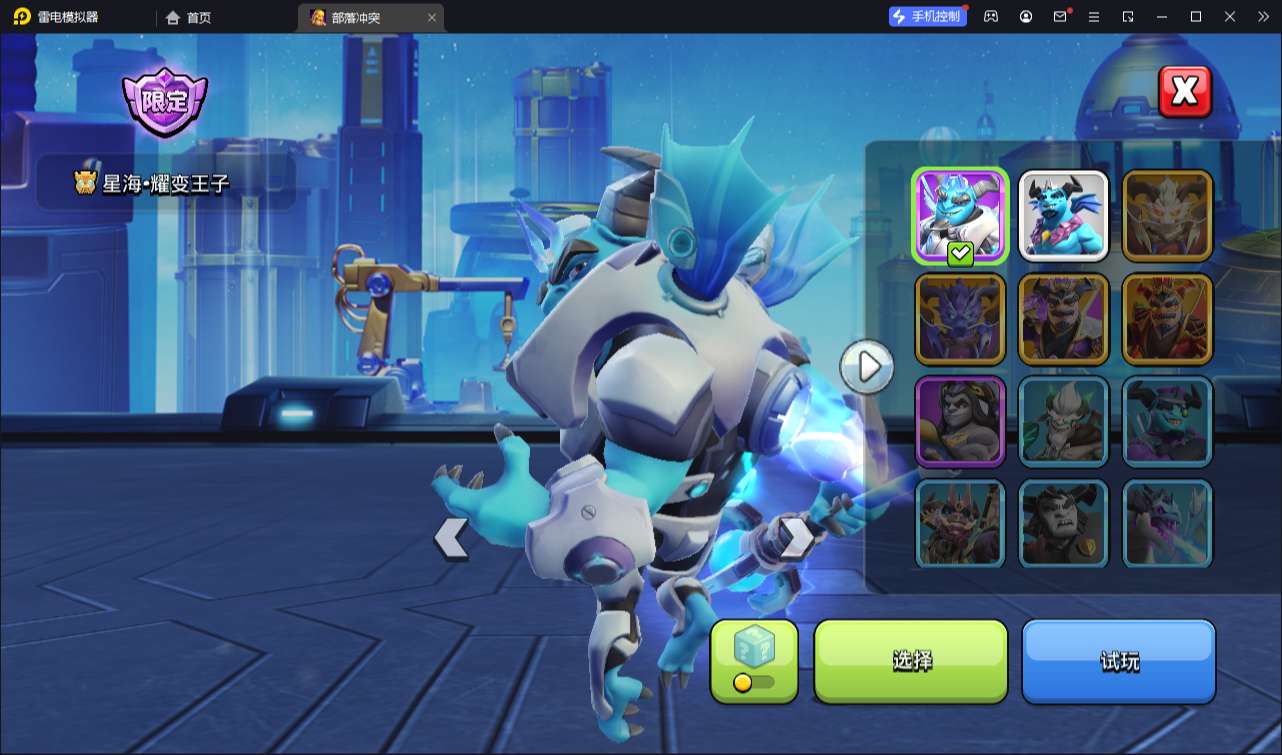1282x755 pixels.
Task: Toggle the random skin mystery cube switch
Action: (754, 661)
